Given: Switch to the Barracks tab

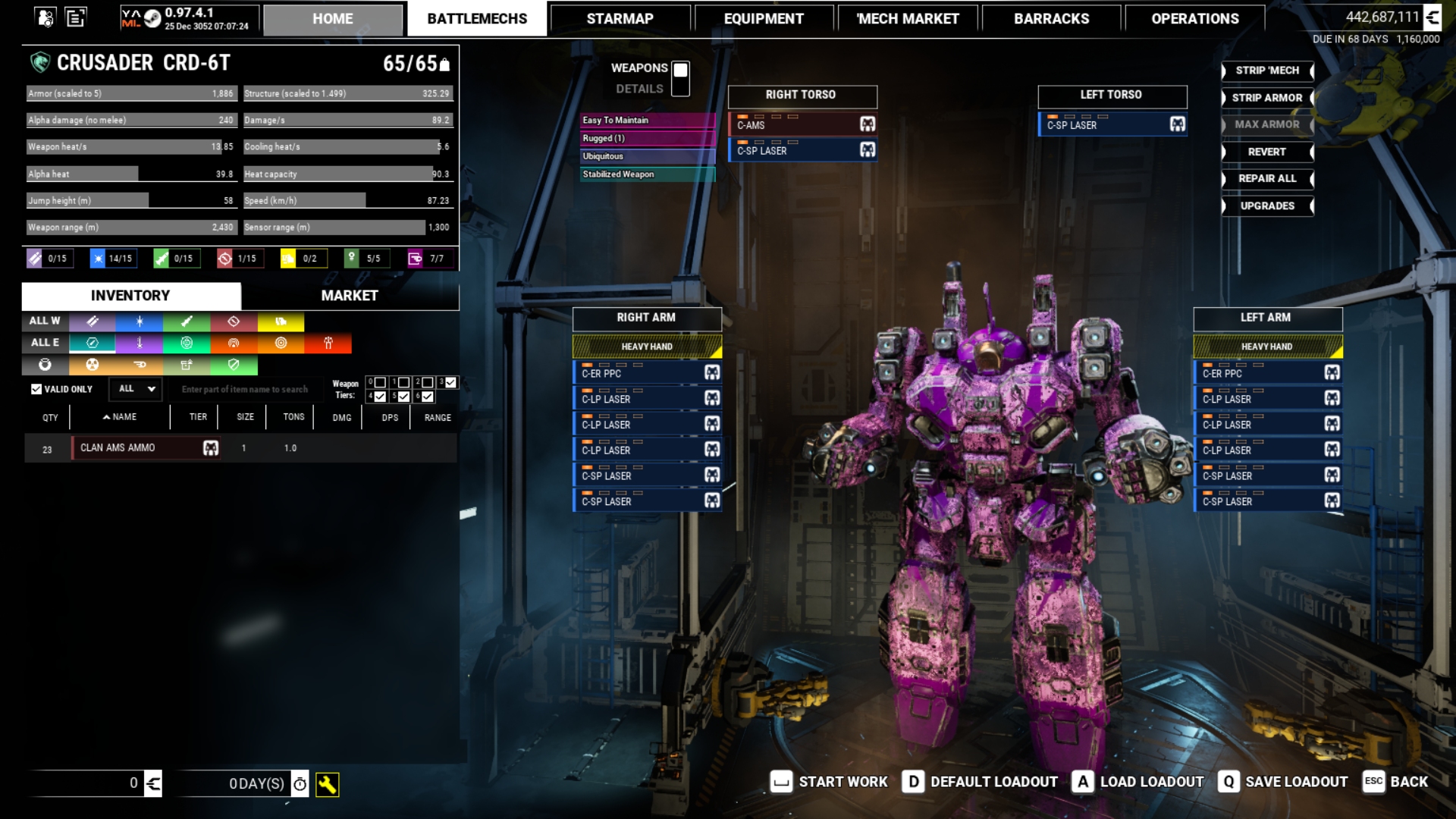Looking at the screenshot, I should tap(1051, 19).
